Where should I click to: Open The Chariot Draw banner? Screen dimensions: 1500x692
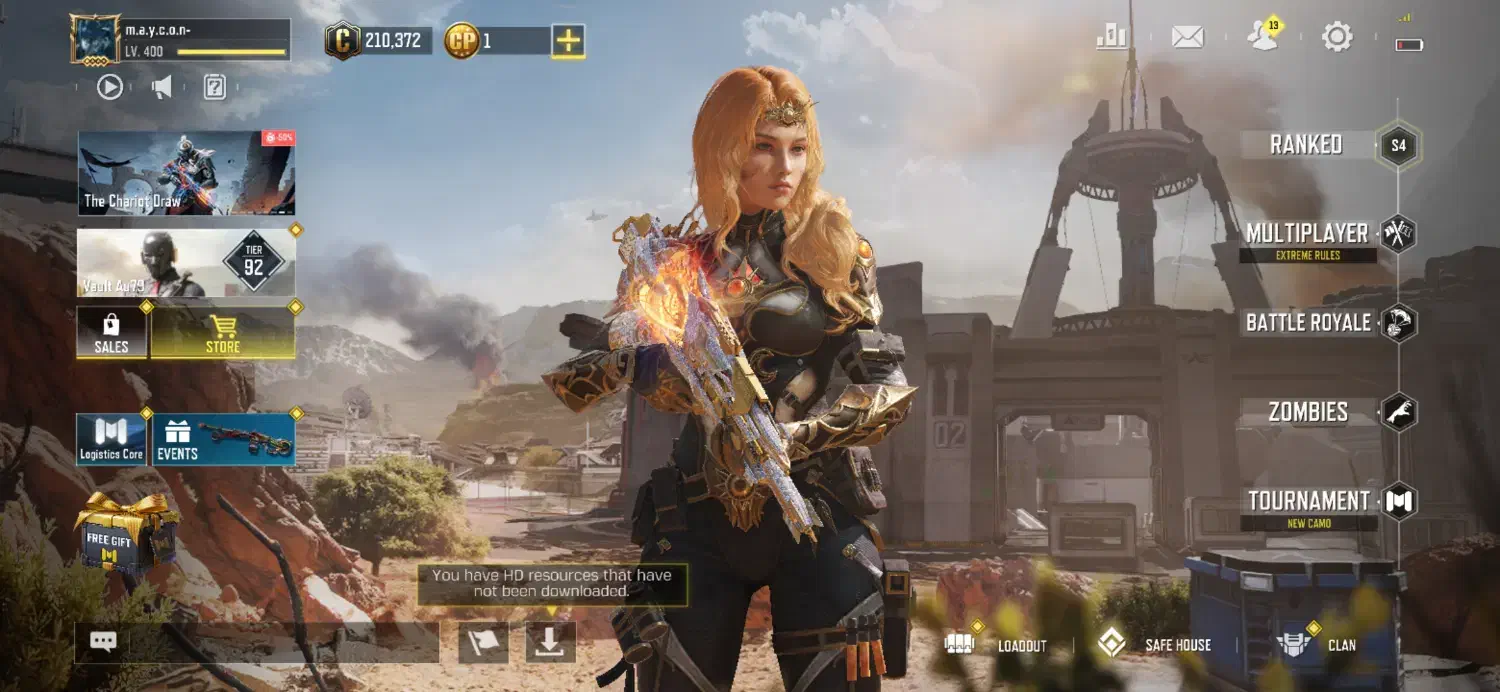click(x=186, y=173)
